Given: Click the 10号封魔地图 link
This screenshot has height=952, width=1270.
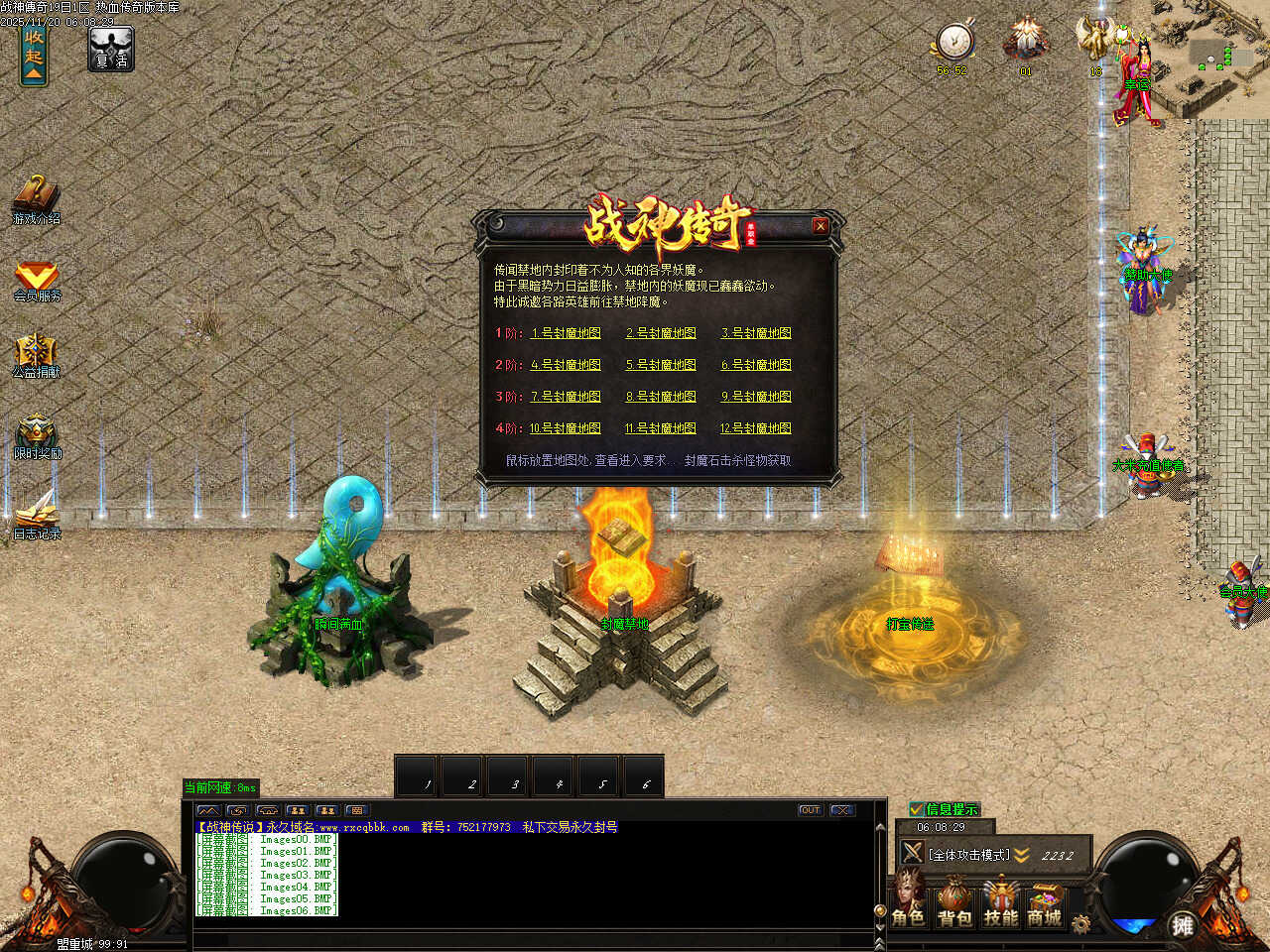Looking at the screenshot, I should 565,428.
